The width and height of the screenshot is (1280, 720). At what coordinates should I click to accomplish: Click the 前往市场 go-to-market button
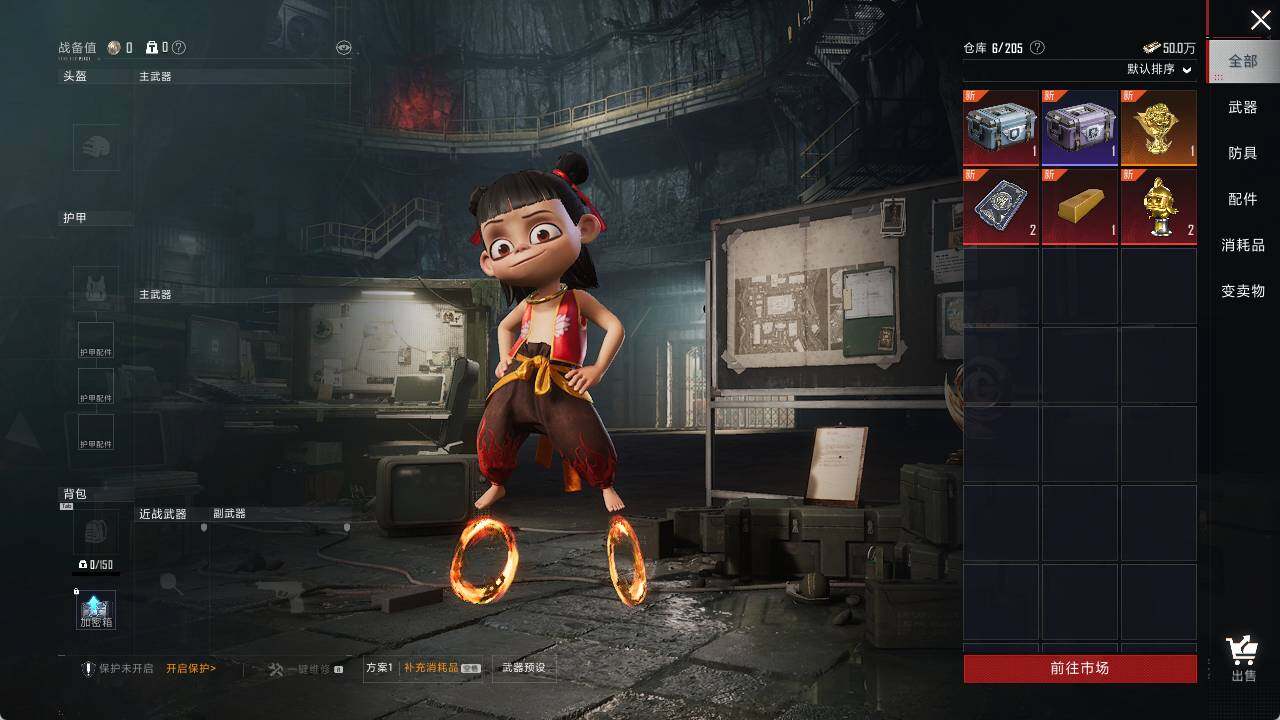pyautogui.click(x=1080, y=668)
